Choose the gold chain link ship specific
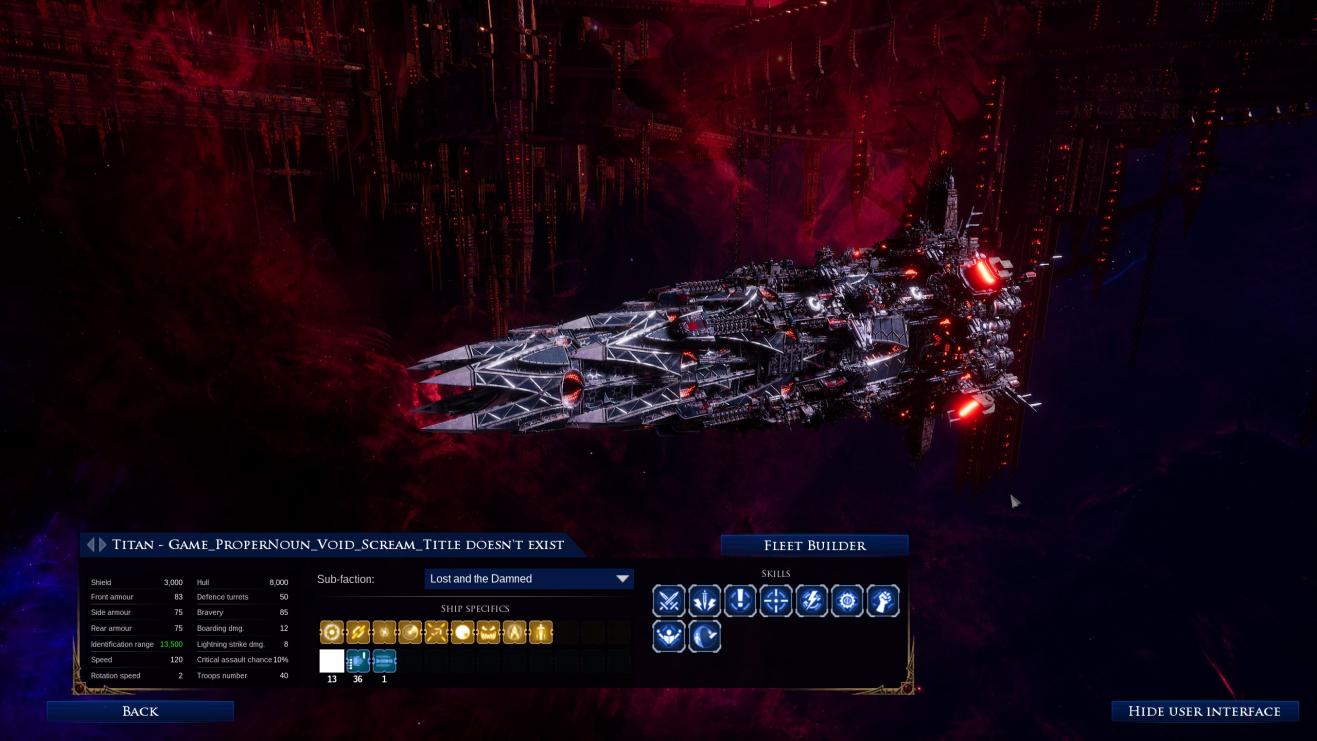1317x741 pixels. pos(358,632)
